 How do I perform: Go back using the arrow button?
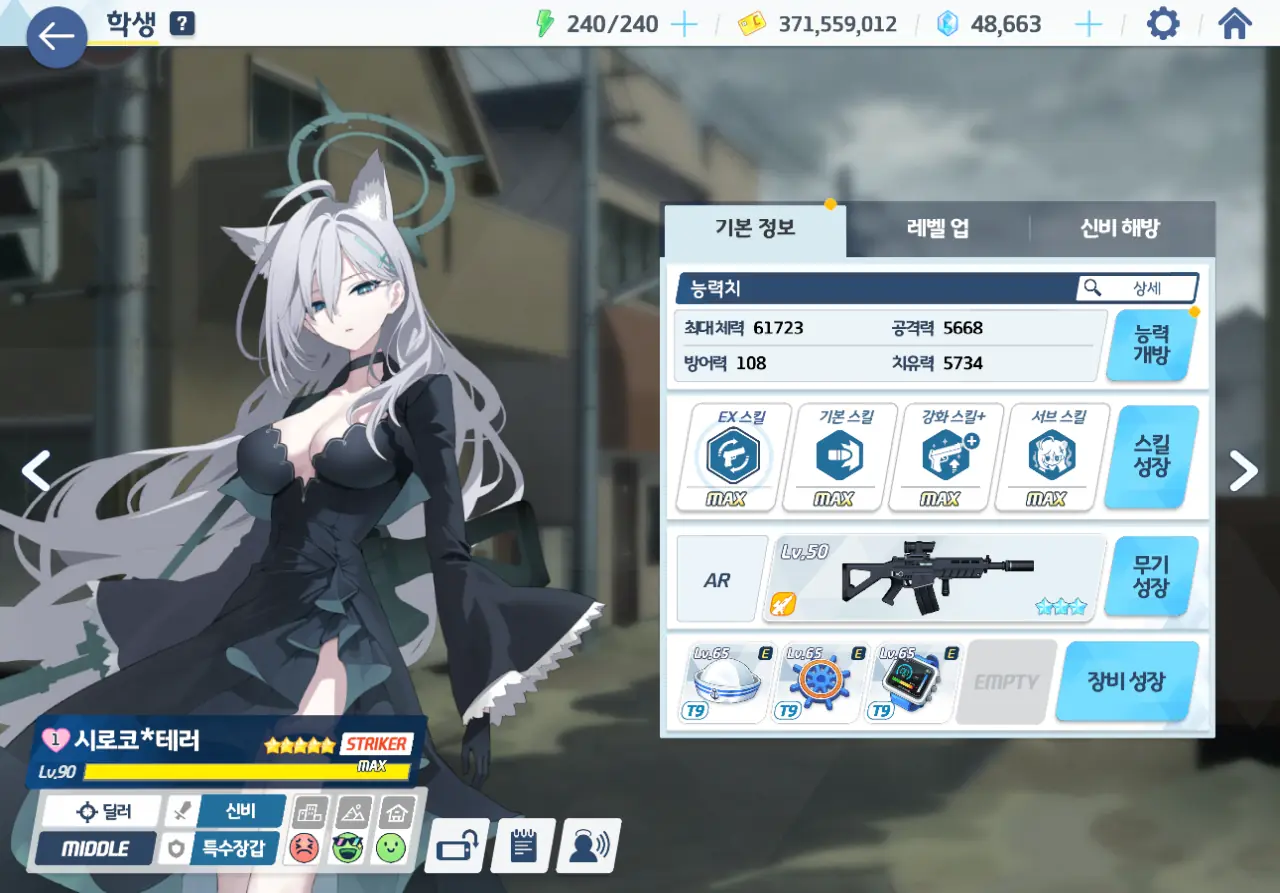pos(56,37)
